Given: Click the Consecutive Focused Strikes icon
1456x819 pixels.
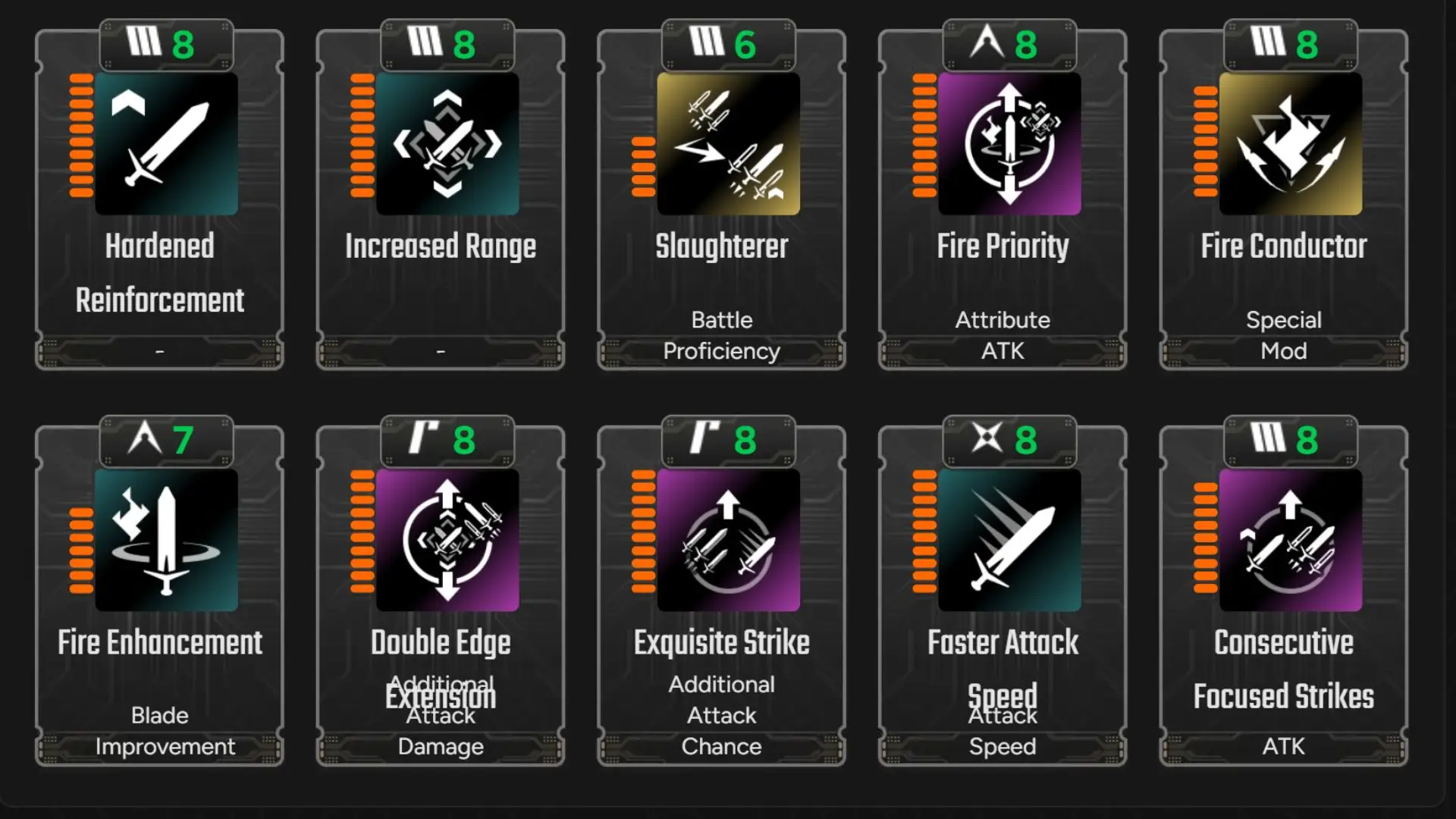Looking at the screenshot, I should pyautogui.click(x=1289, y=540).
